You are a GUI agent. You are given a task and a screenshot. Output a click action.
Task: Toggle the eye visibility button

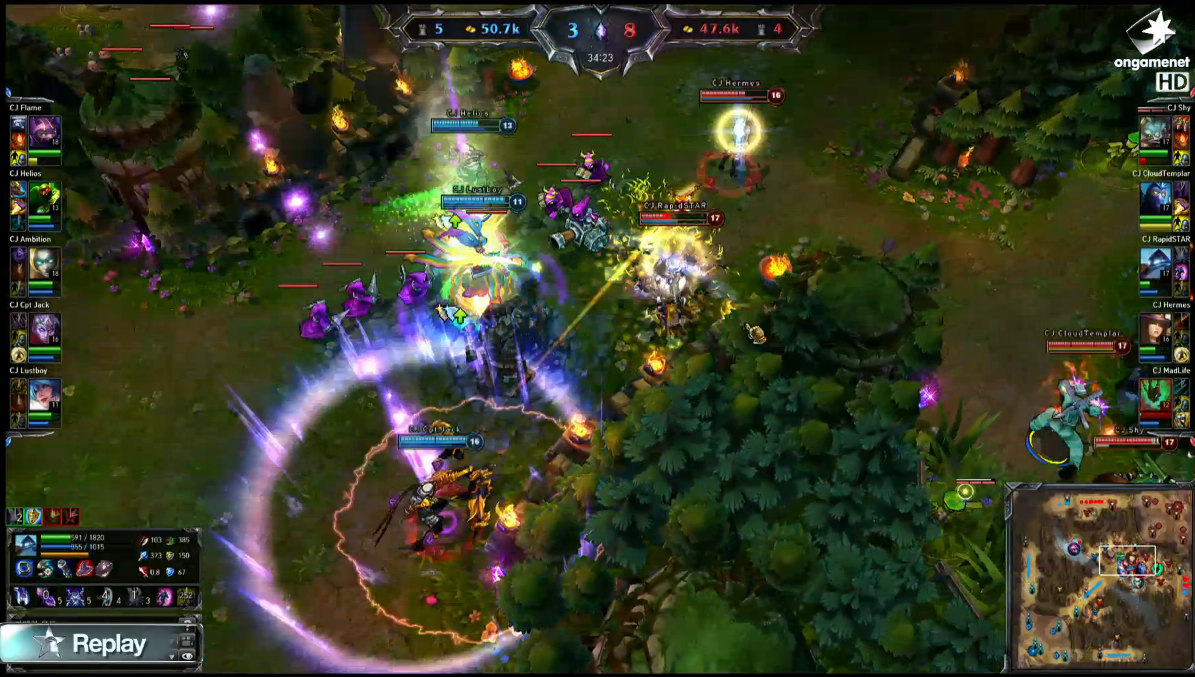(x=187, y=656)
